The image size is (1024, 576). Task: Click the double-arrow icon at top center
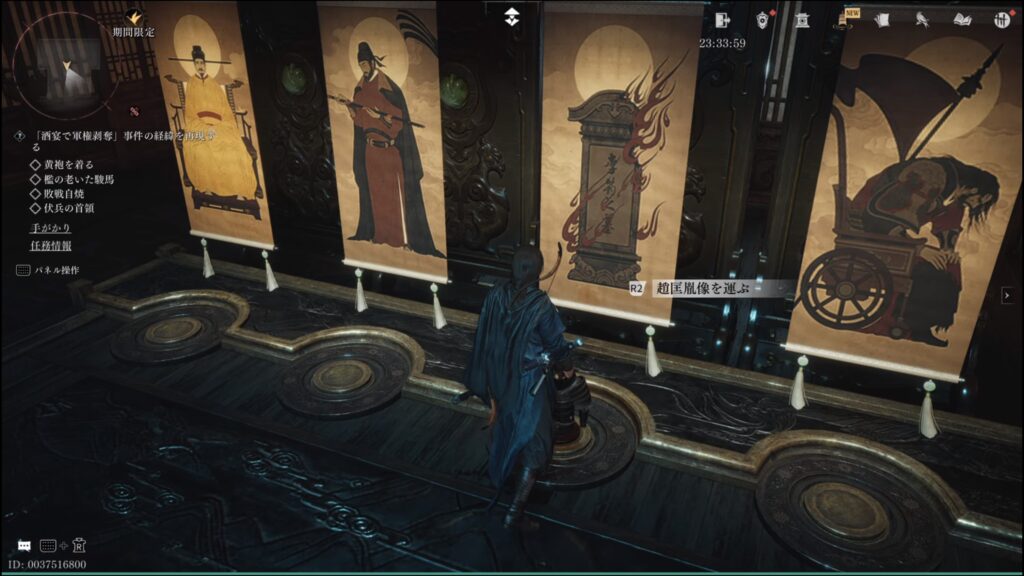[511, 17]
